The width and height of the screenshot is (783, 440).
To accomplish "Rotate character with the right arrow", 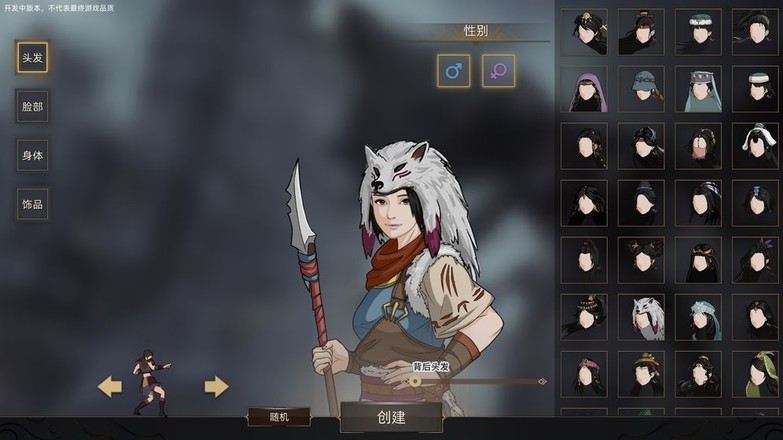I will (x=216, y=386).
